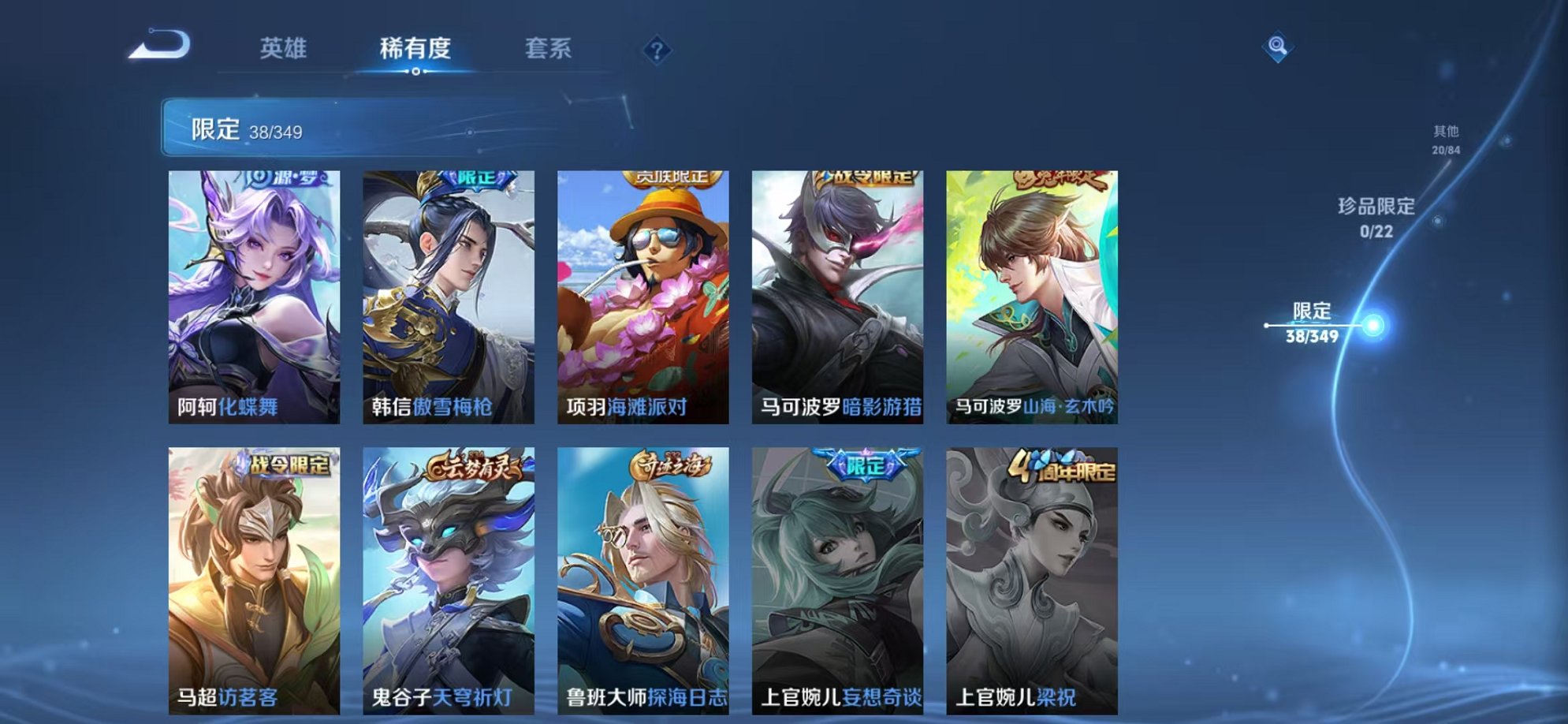Image resolution: width=1568 pixels, height=724 pixels.
Task: Click the question mark help icon
Action: coord(656,50)
